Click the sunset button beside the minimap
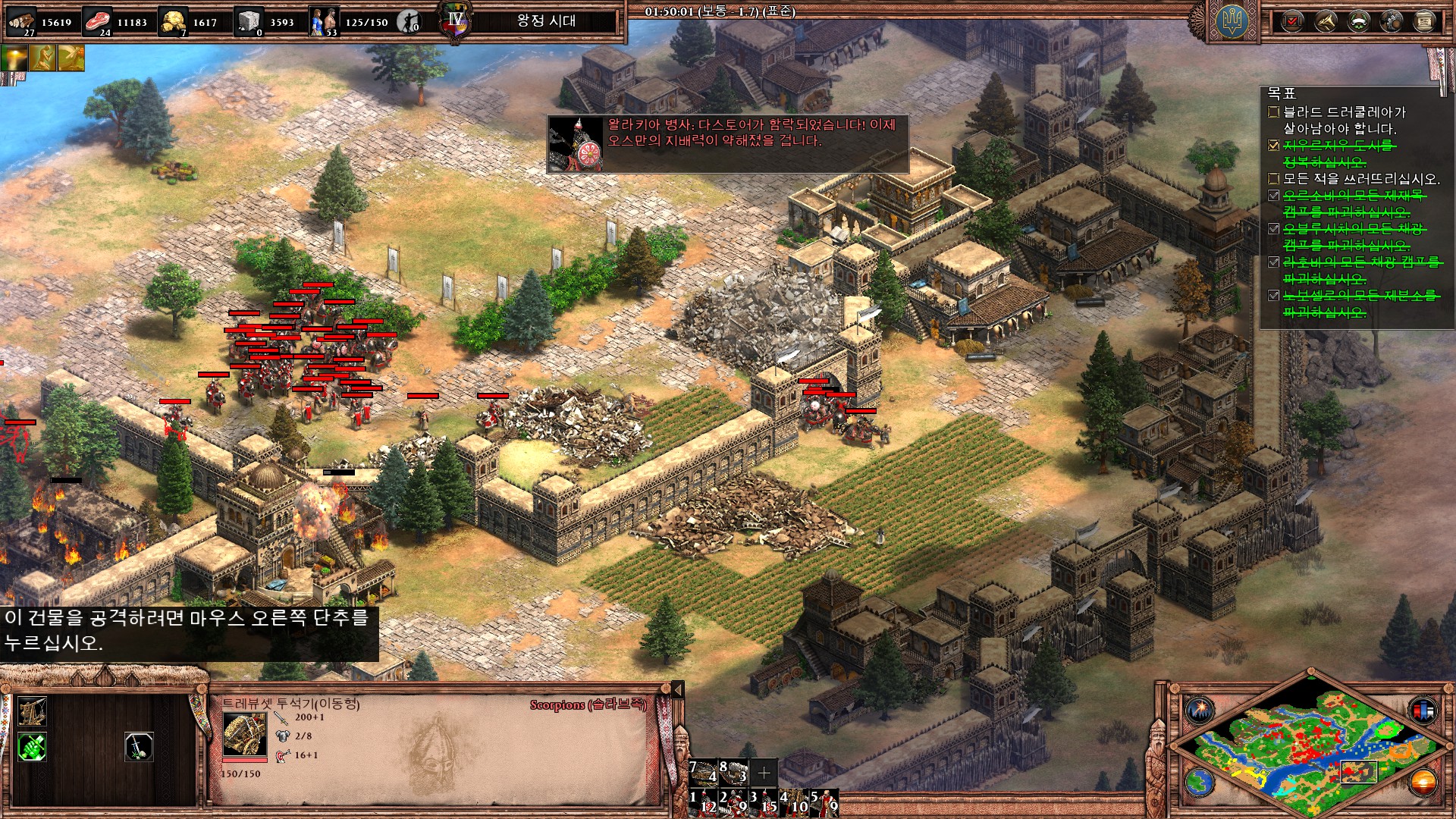This screenshot has height=819, width=1456. pyautogui.click(x=1423, y=781)
